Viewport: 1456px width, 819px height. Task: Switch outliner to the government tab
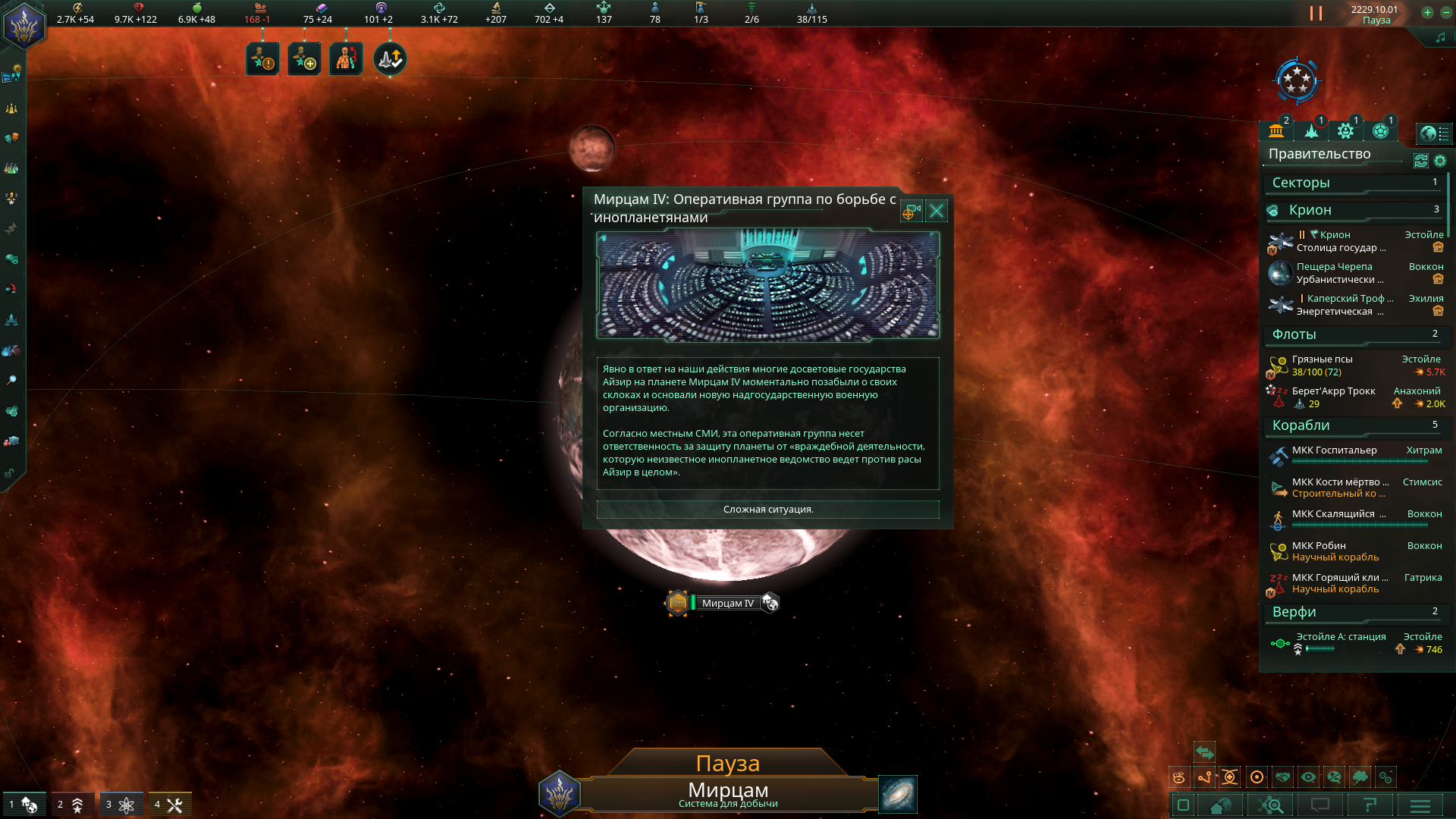[x=1276, y=131]
